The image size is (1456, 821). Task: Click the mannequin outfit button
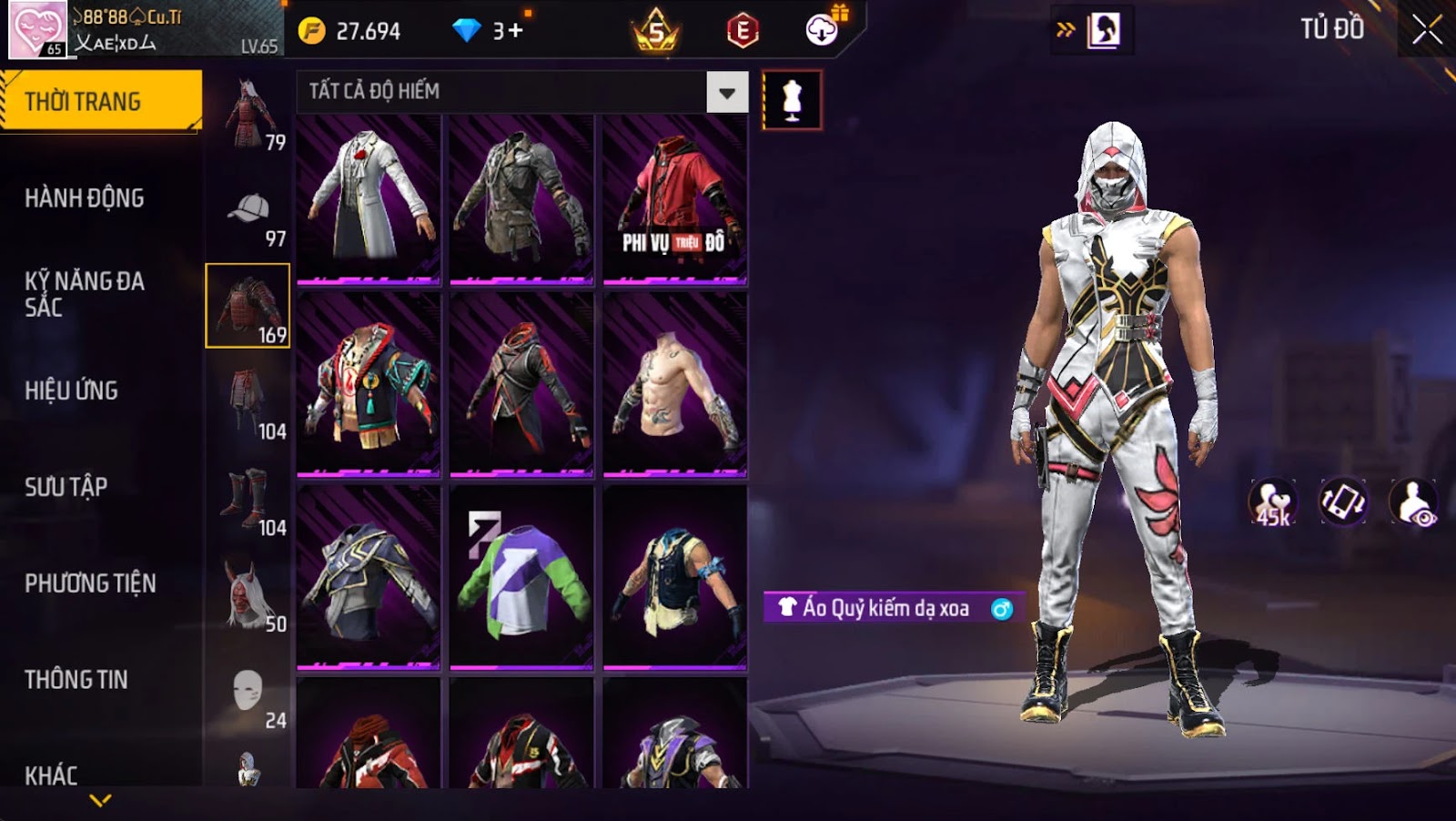(792, 100)
